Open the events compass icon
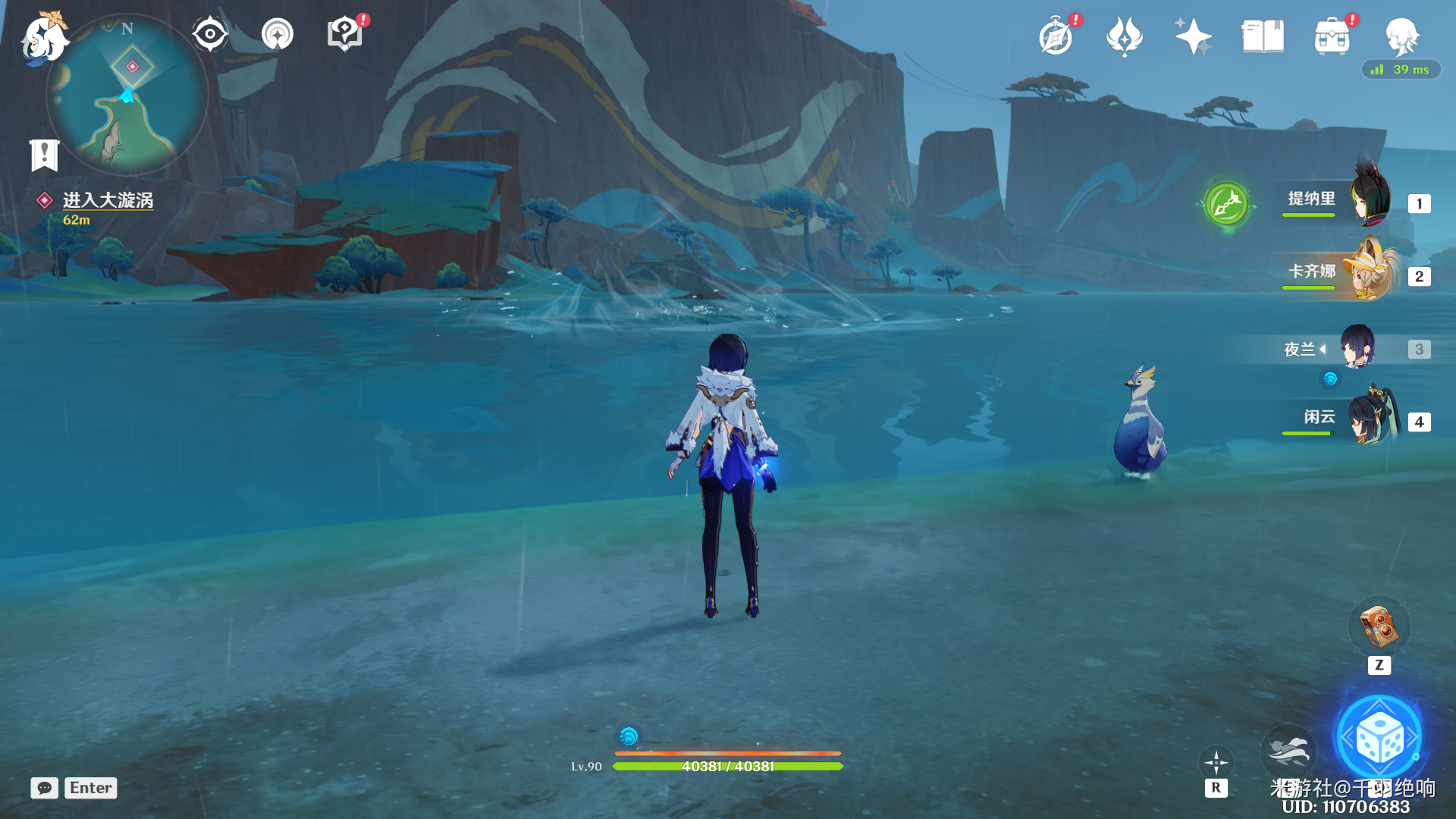 [1056, 36]
